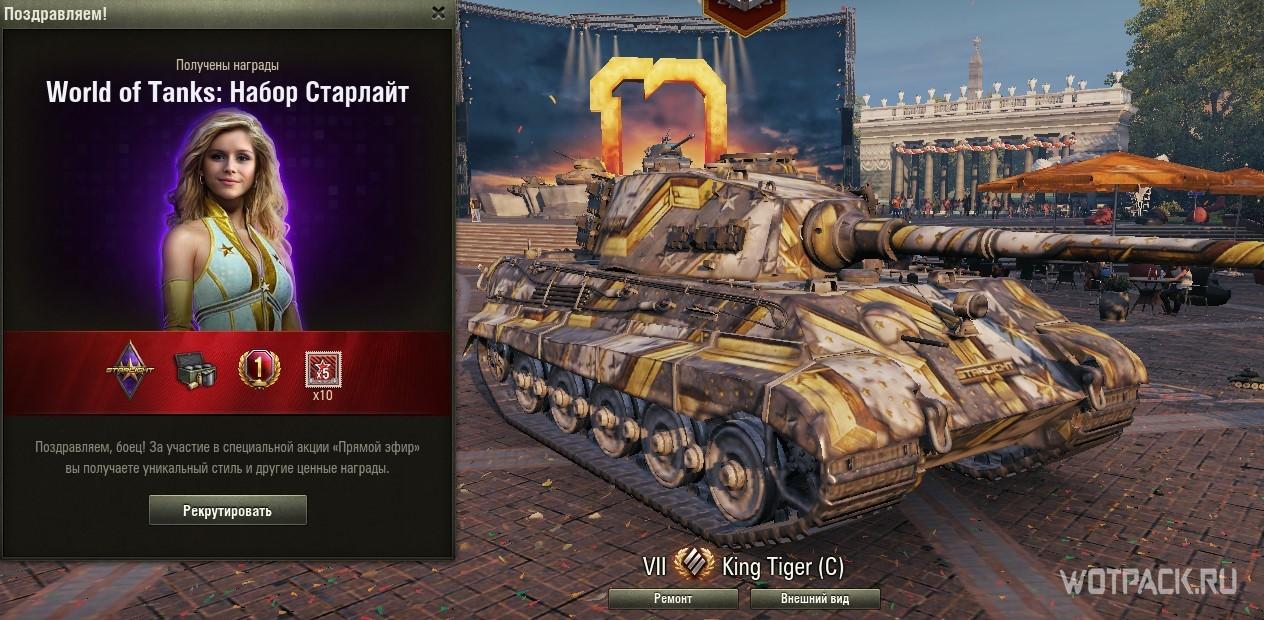Inspect the supply crate reward icon
Image resolution: width=1264 pixels, height=620 pixels.
(195, 369)
